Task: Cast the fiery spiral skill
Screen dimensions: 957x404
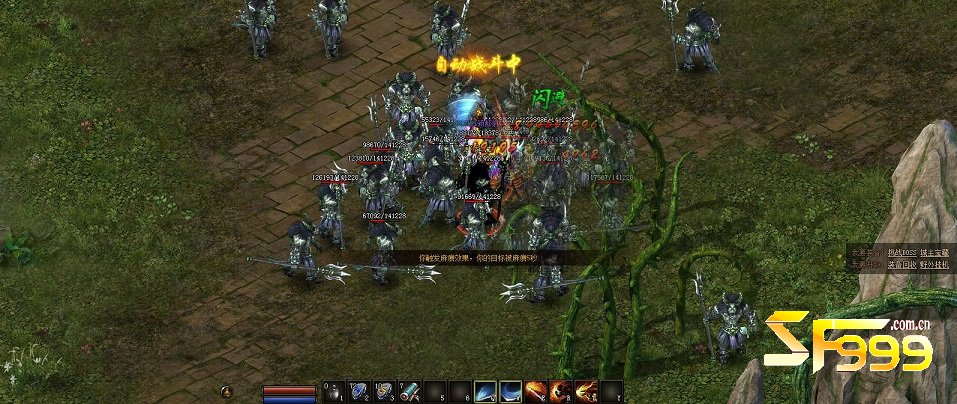Action: point(561,391)
